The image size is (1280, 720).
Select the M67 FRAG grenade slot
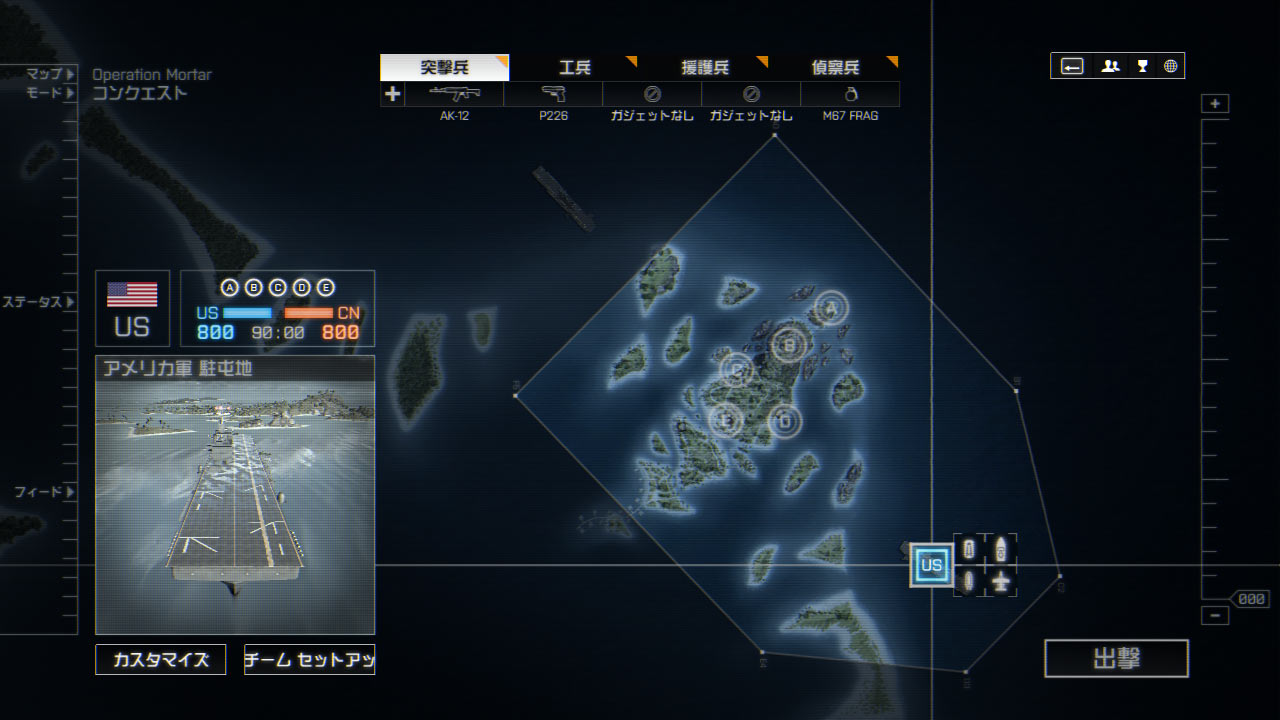click(x=850, y=94)
